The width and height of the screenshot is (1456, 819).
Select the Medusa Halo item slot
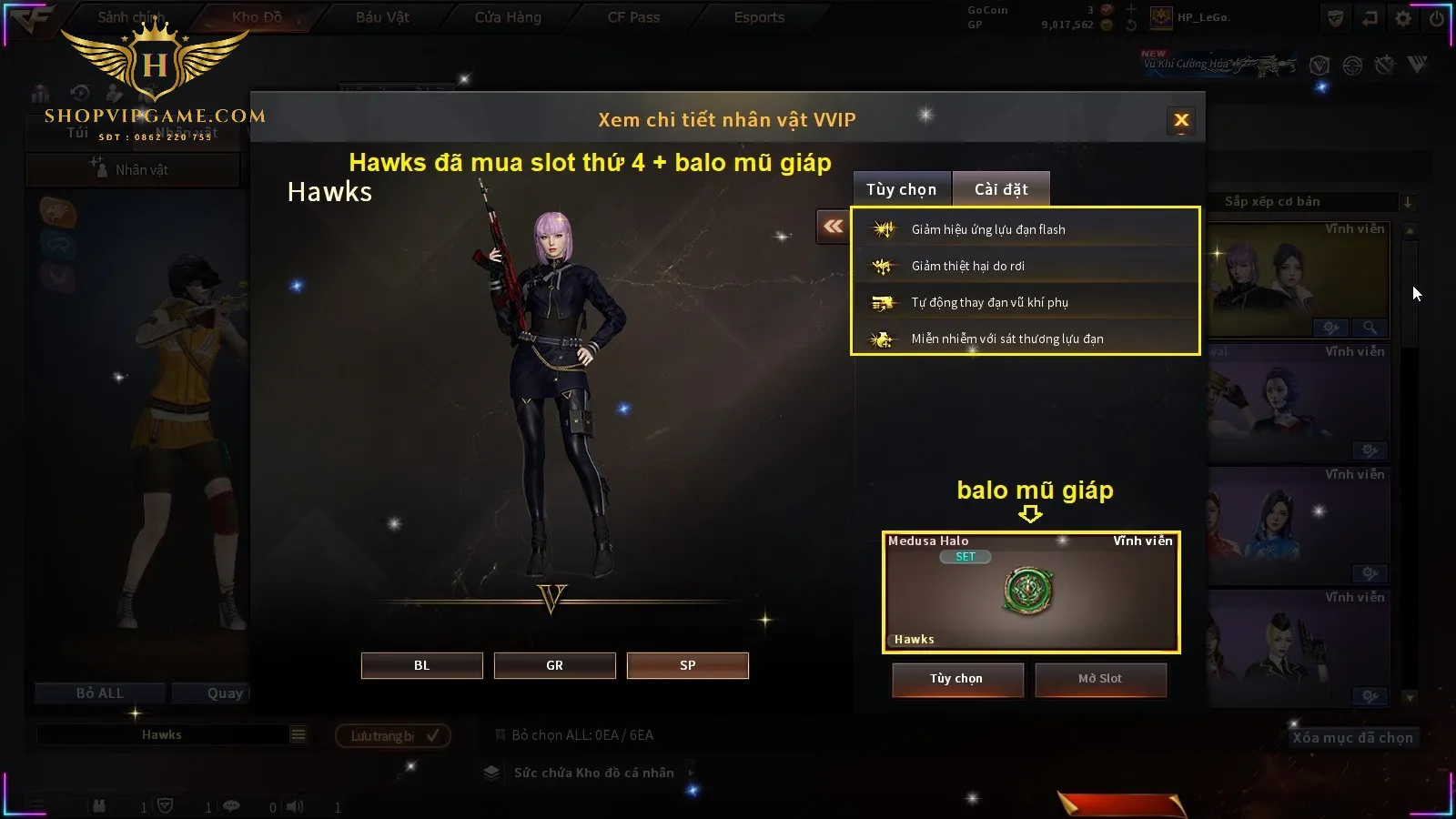coord(1030,591)
